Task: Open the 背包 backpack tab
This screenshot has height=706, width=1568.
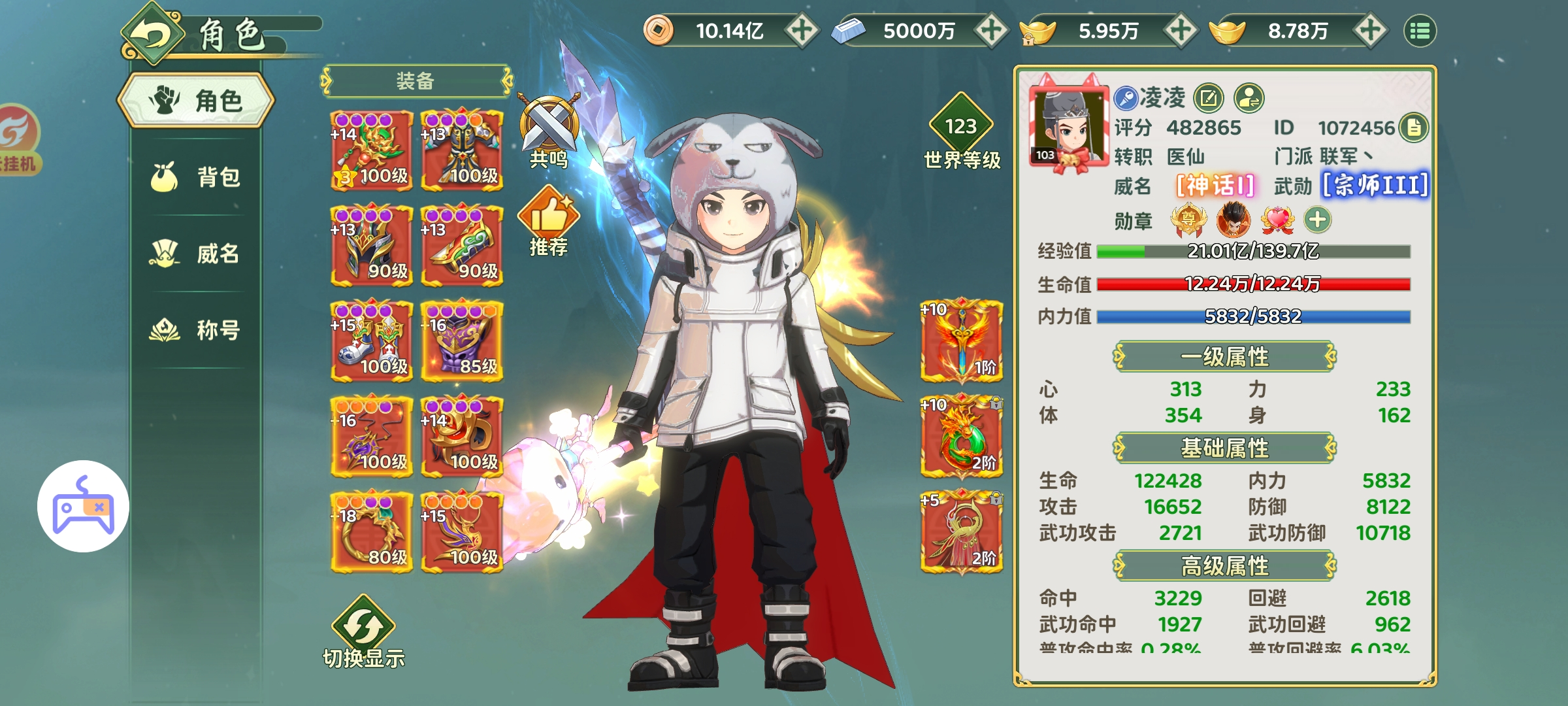Action: 196,177
